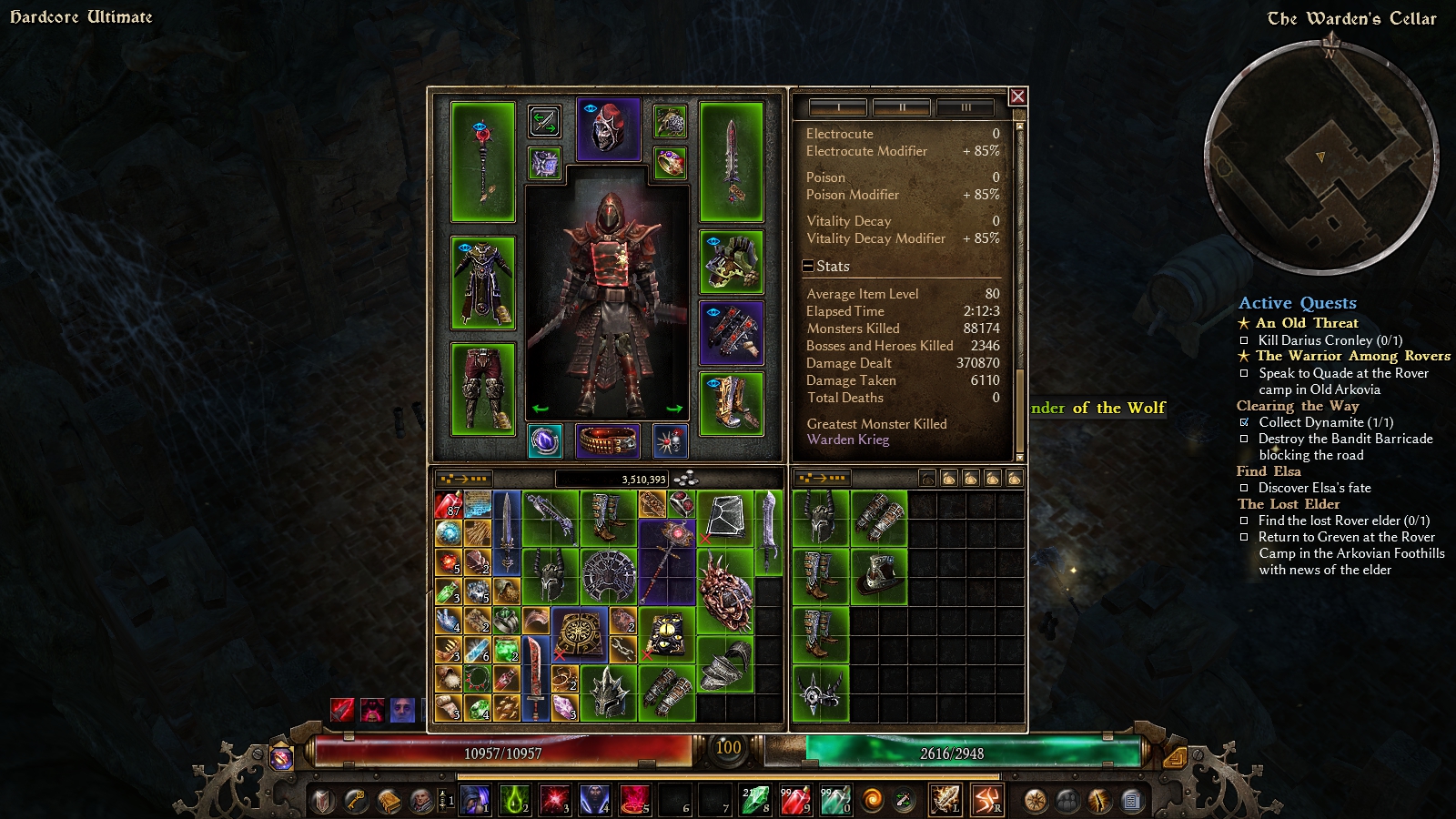Select the equipped red leg armor
Viewport: 1456px width, 819px height.
point(483,389)
